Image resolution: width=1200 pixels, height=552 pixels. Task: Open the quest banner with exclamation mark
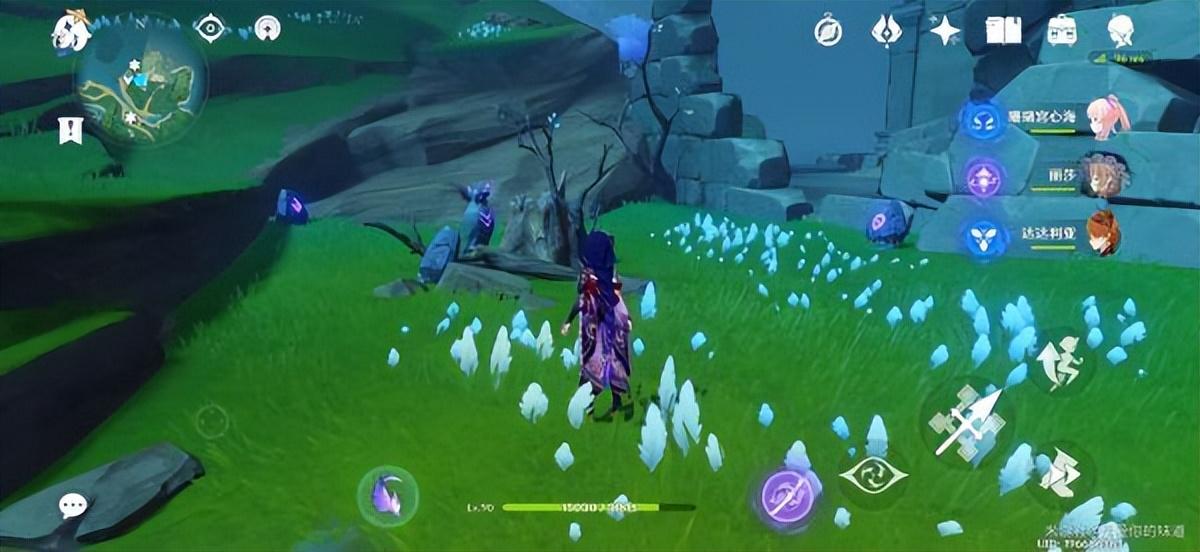click(71, 129)
